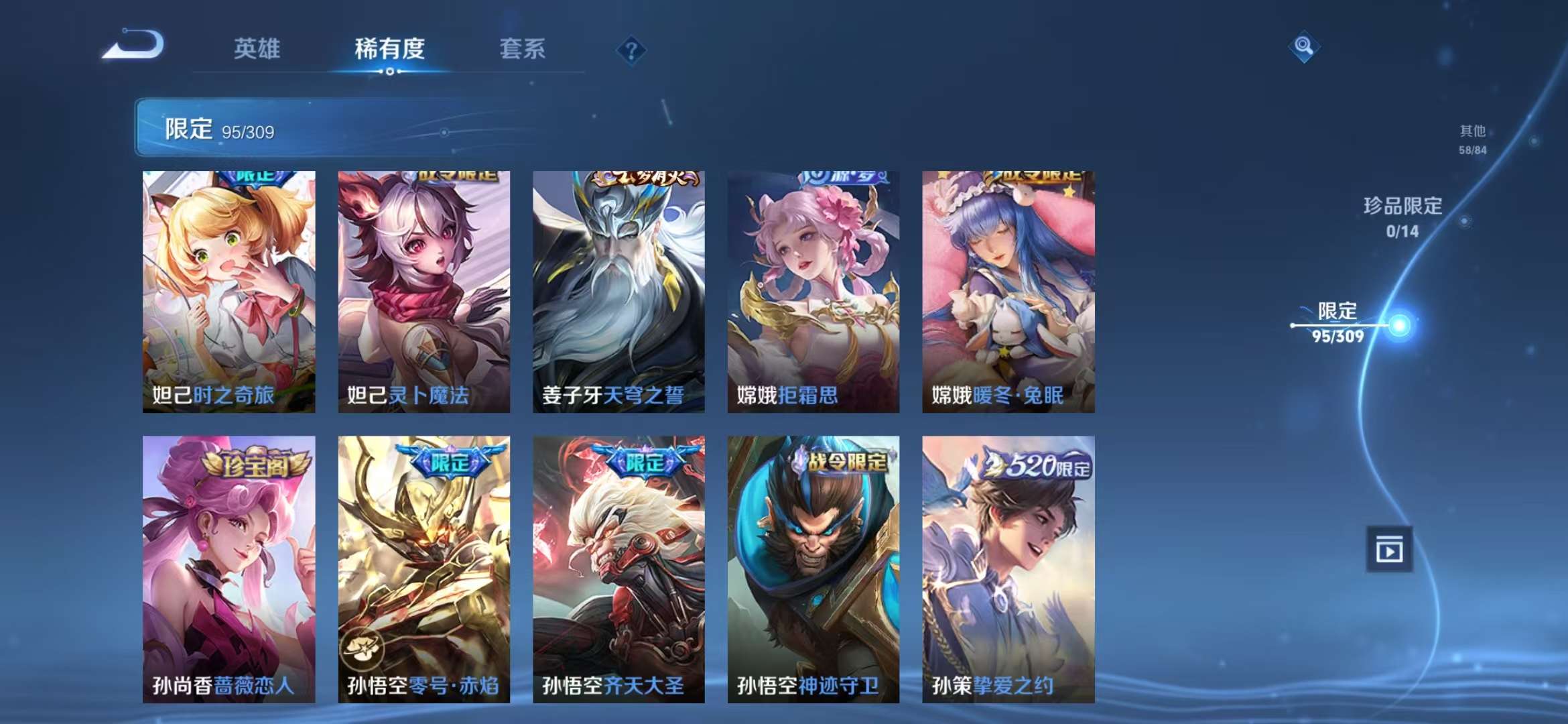This screenshot has width=1568, height=724.
Task: Open the 妲己时之奇旅 skin card
Action: (x=228, y=288)
